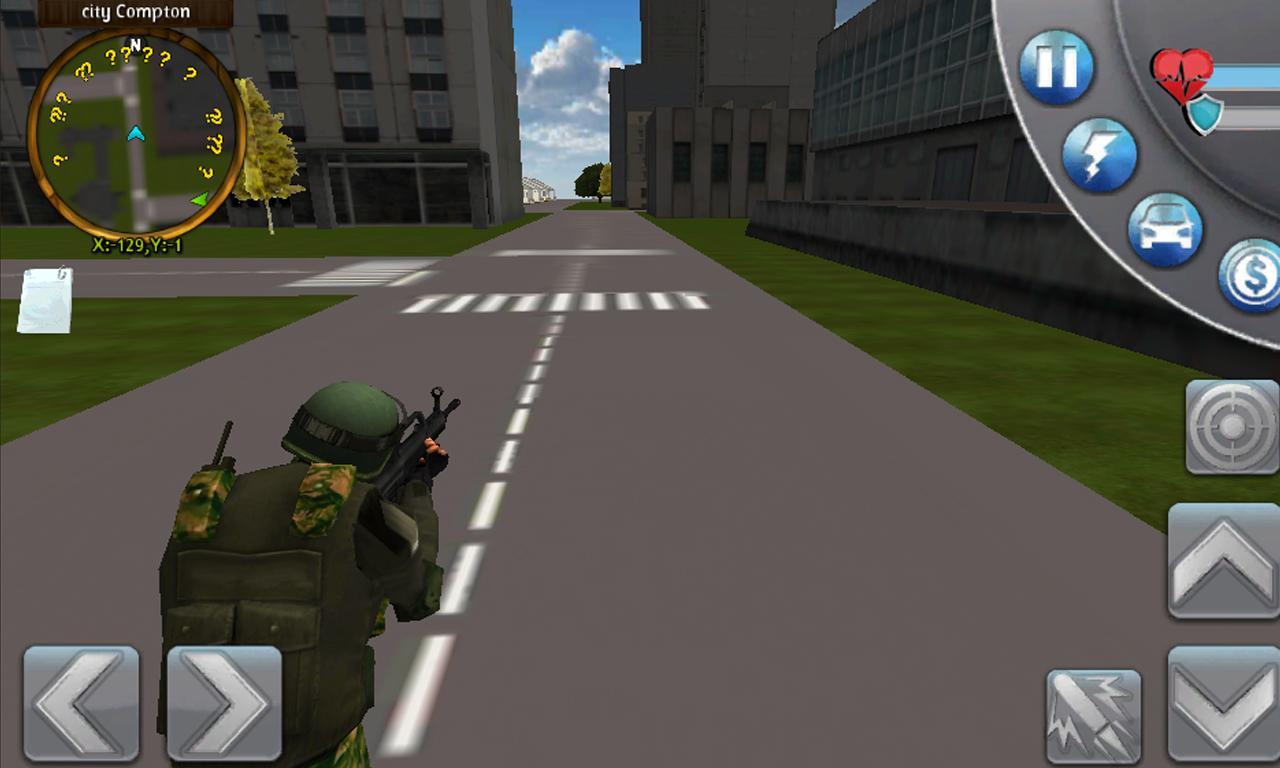Open the notepad missions icon

pos(42,298)
